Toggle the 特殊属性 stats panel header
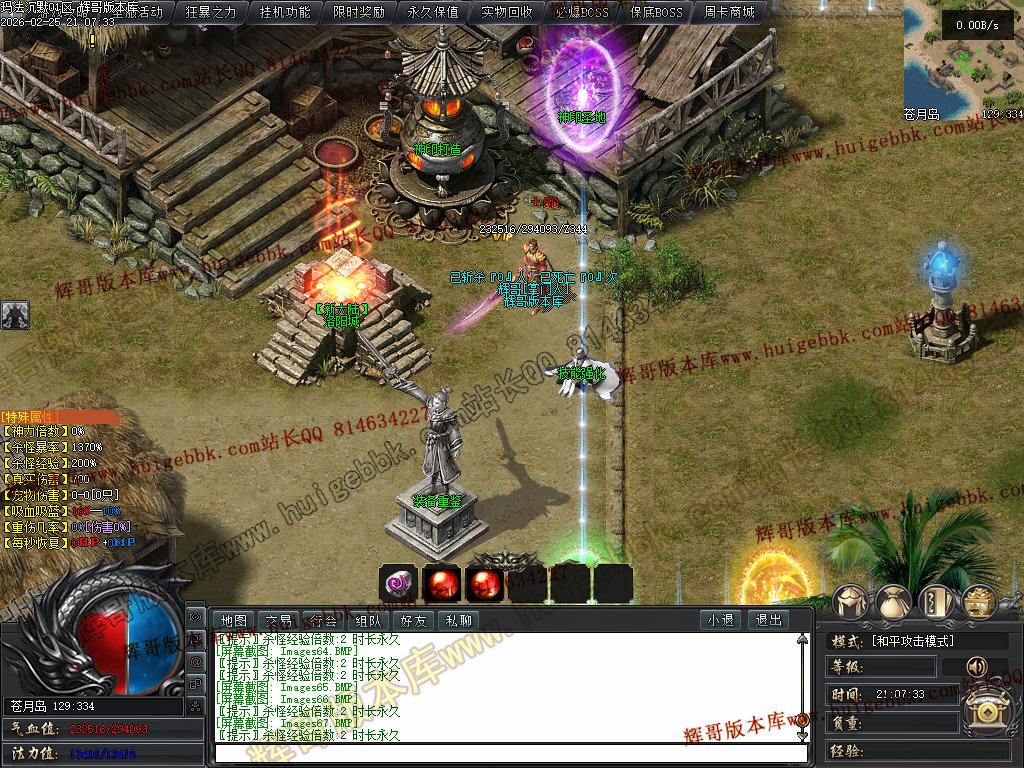 coord(58,416)
